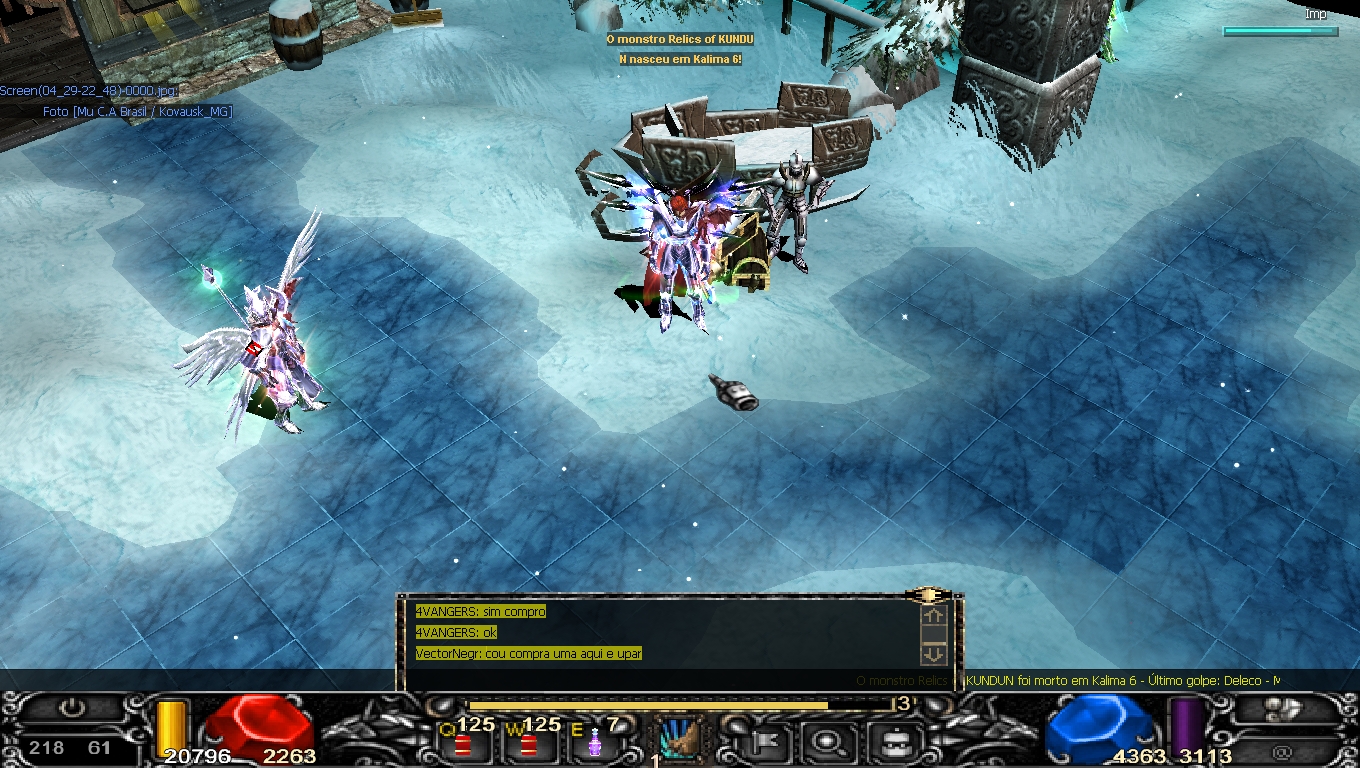Image resolution: width=1360 pixels, height=768 pixels.
Task: Click the @ symbol button
Action: click(1282, 752)
